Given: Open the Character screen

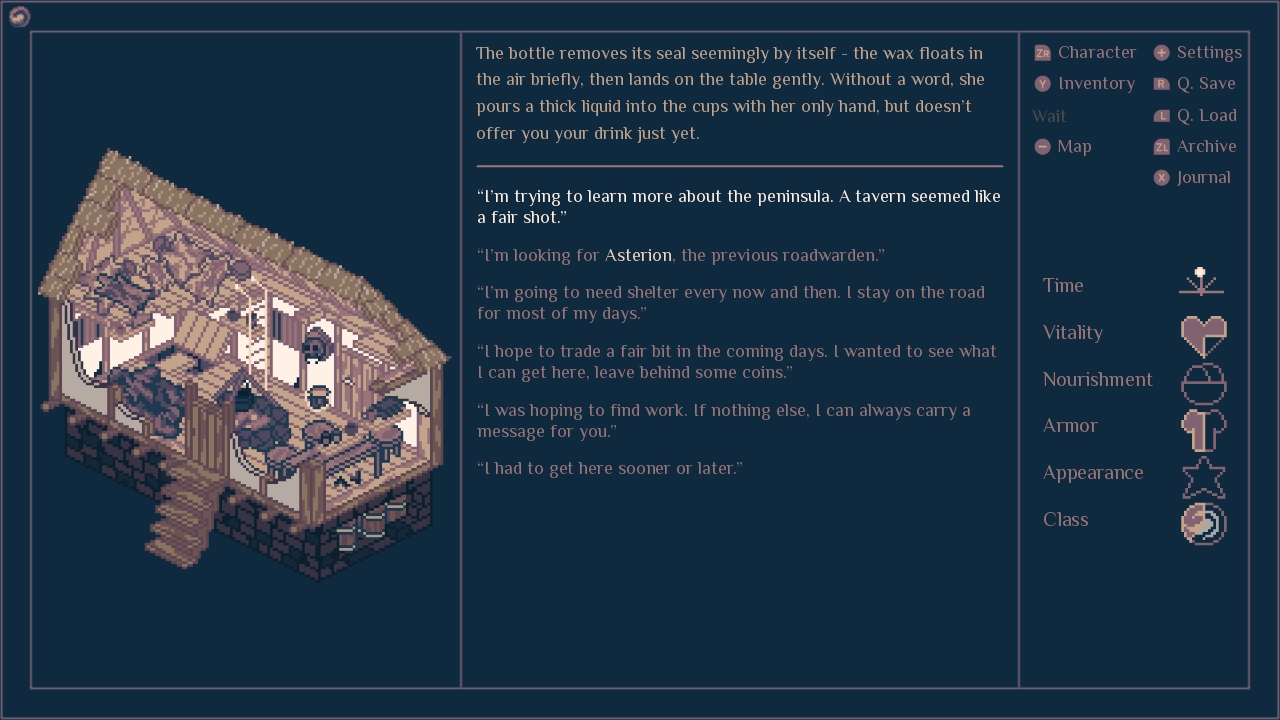Looking at the screenshot, I should coord(1086,52).
